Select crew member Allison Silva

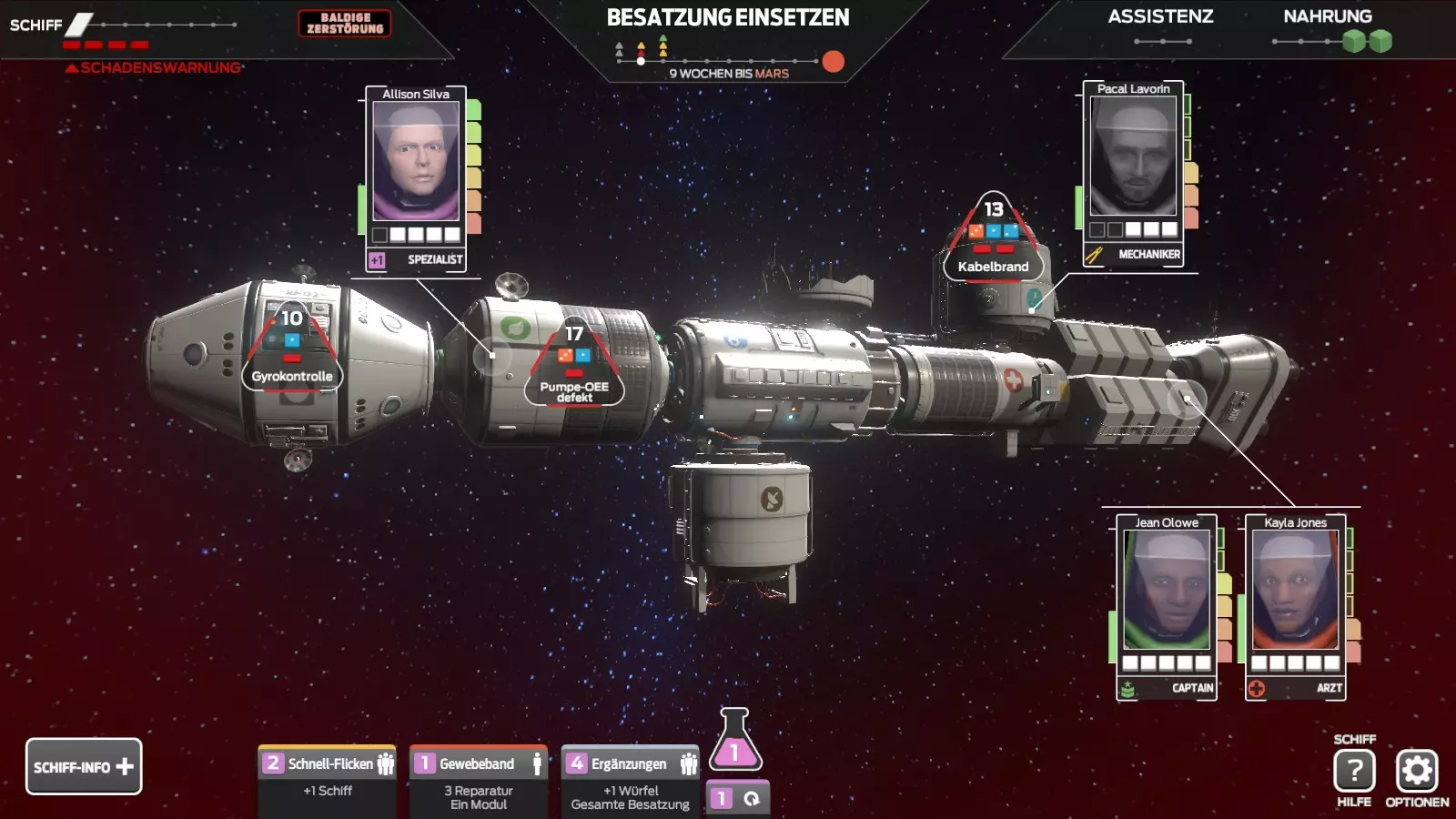[416, 161]
